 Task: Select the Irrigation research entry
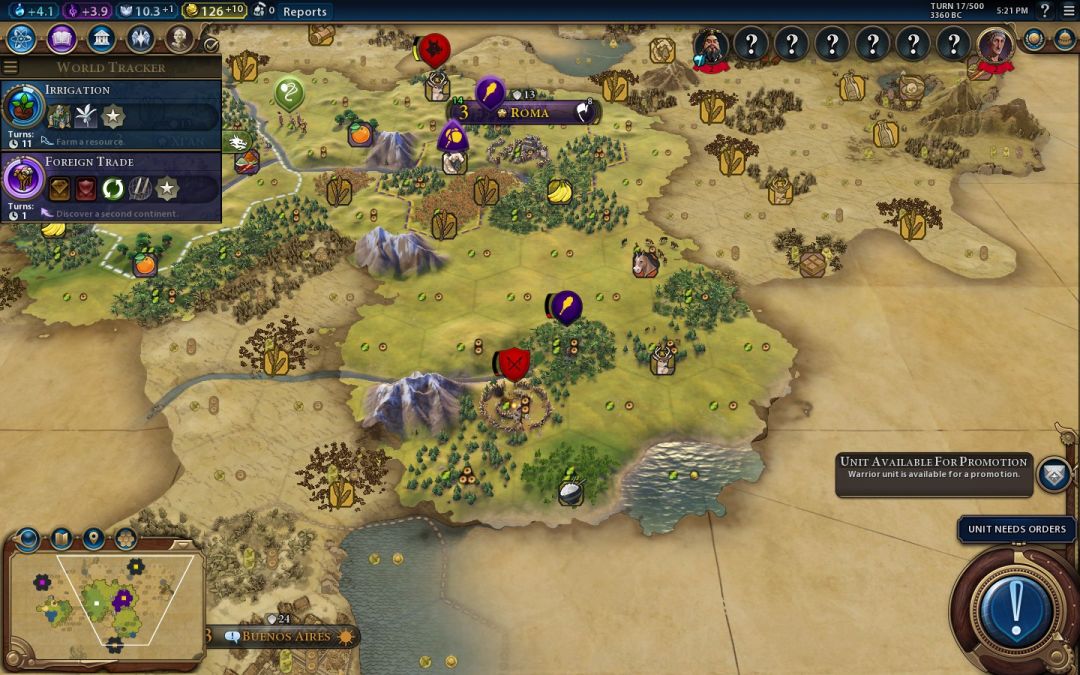pos(110,115)
